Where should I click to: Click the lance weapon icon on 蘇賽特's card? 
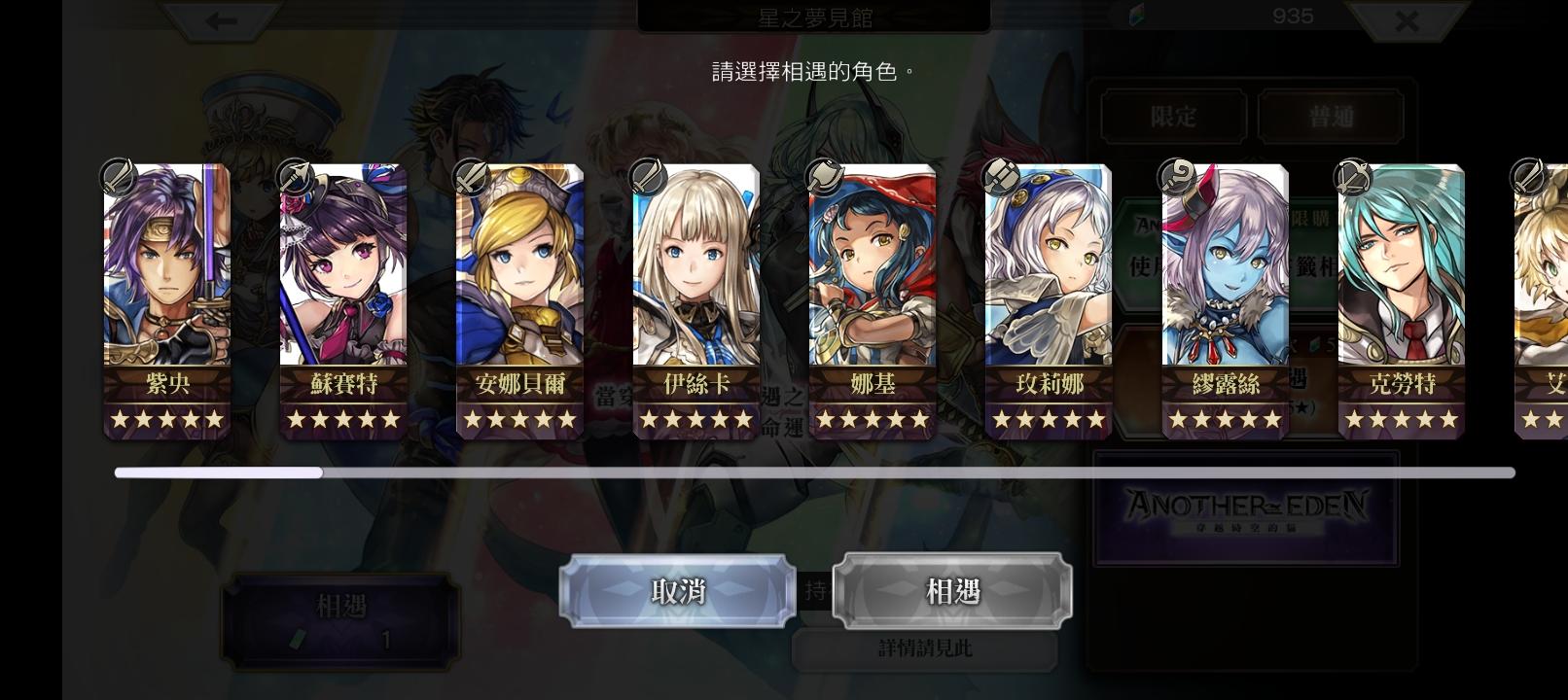click(x=296, y=176)
